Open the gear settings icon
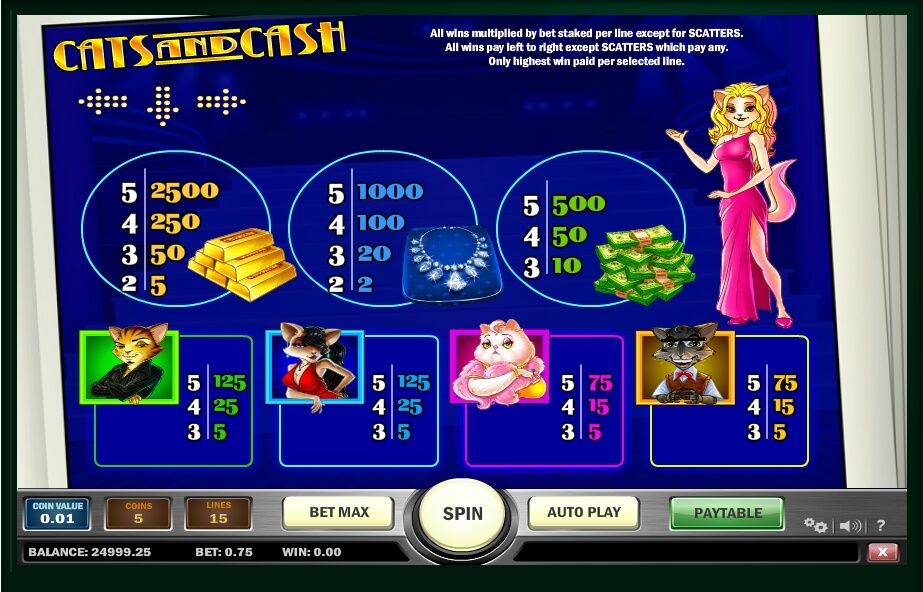923x592 pixels. pos(815,525)
